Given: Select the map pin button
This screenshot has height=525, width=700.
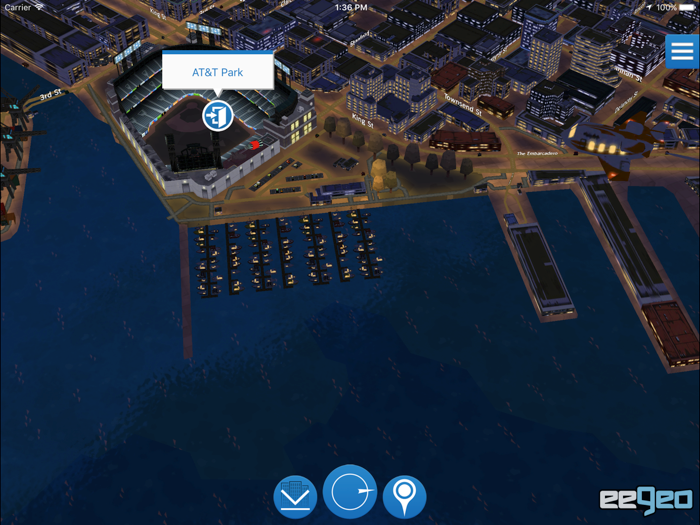Looking at the screenshot, I should [404, 497].
